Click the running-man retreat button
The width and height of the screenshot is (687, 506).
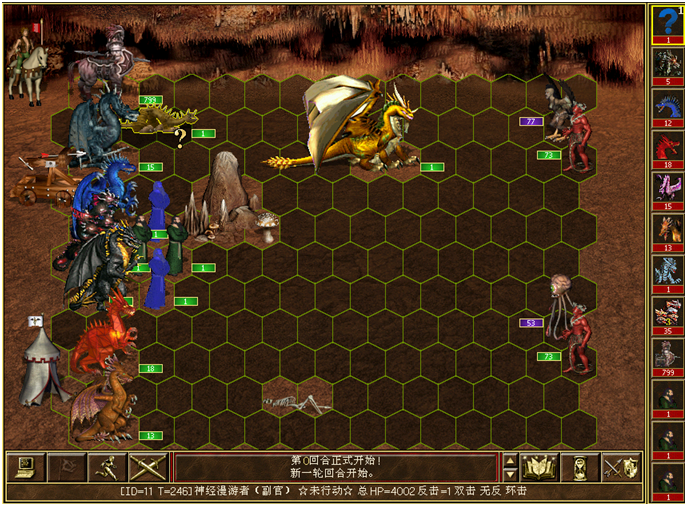pos(105,467)
